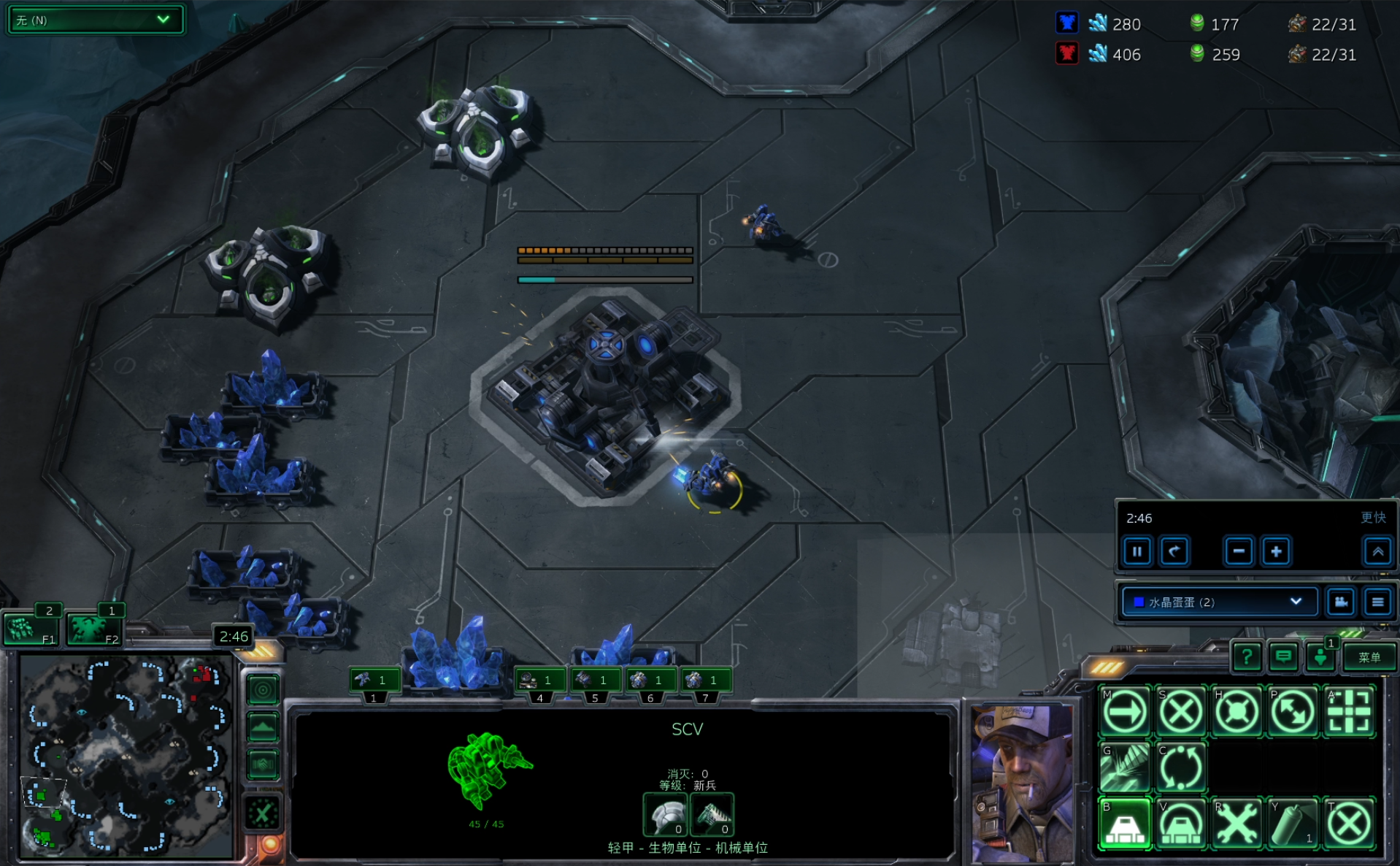The image size is (1400, 866).
Task: Select the Patrol command icon
Action: tap(1293, 710)
